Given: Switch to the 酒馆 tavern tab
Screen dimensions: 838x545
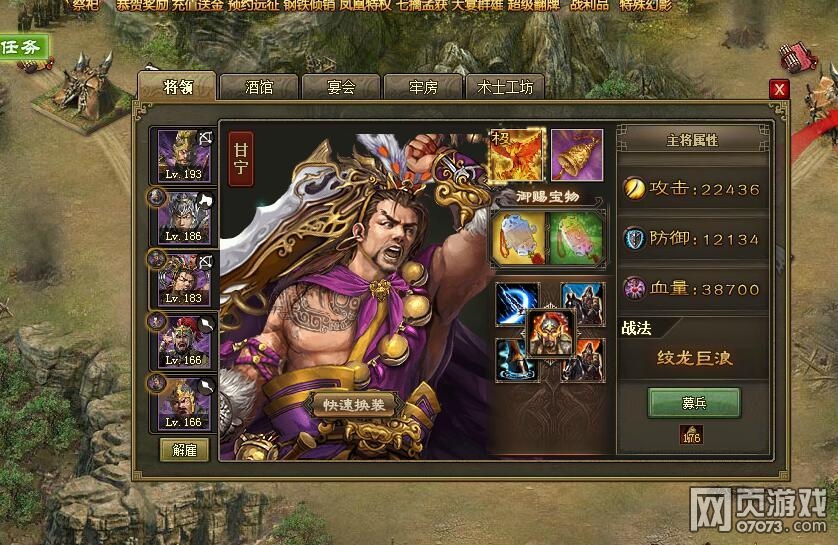Looking at the screenshot, I should point(259,87).
